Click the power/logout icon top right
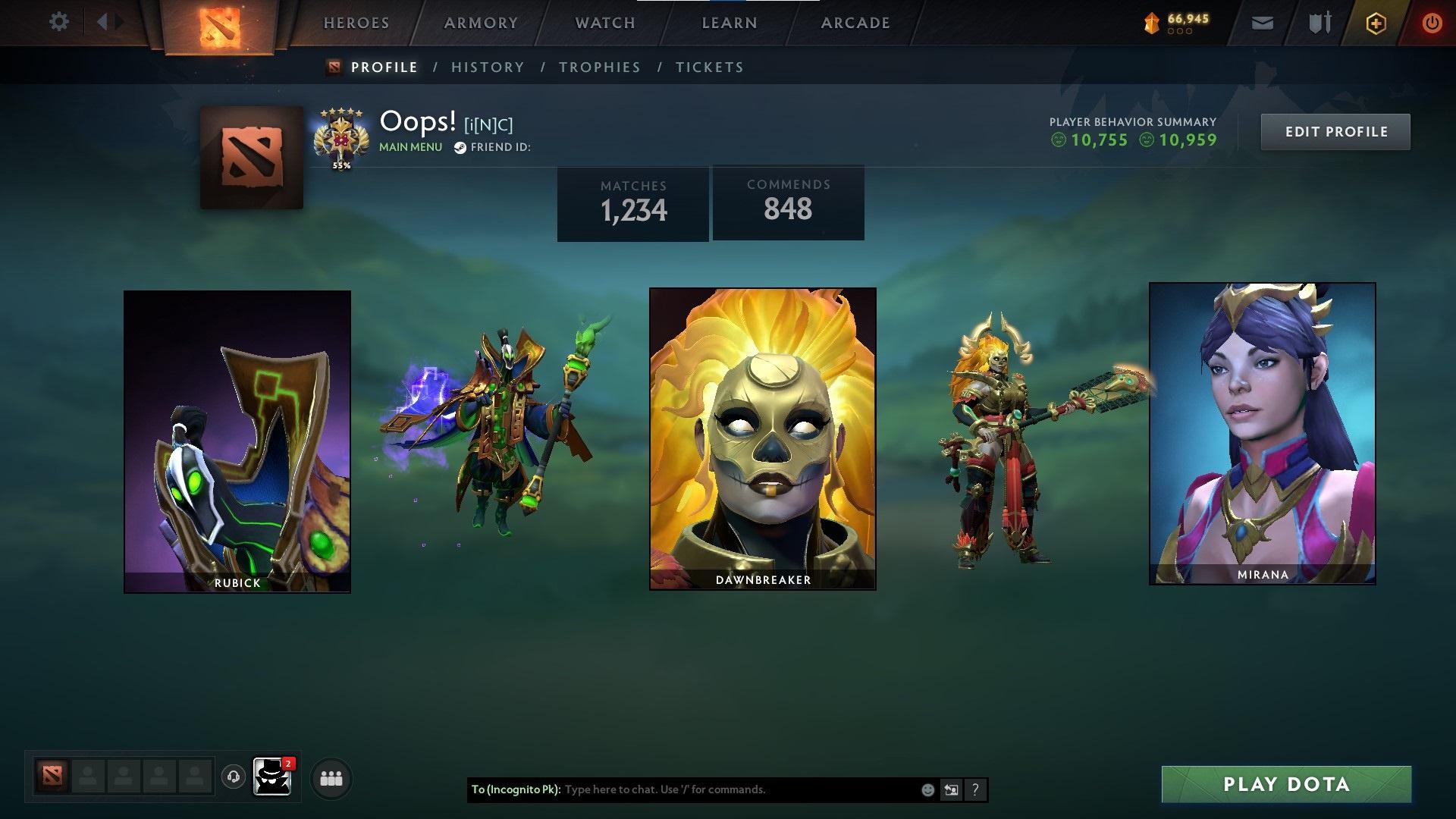 point(1432,22)
